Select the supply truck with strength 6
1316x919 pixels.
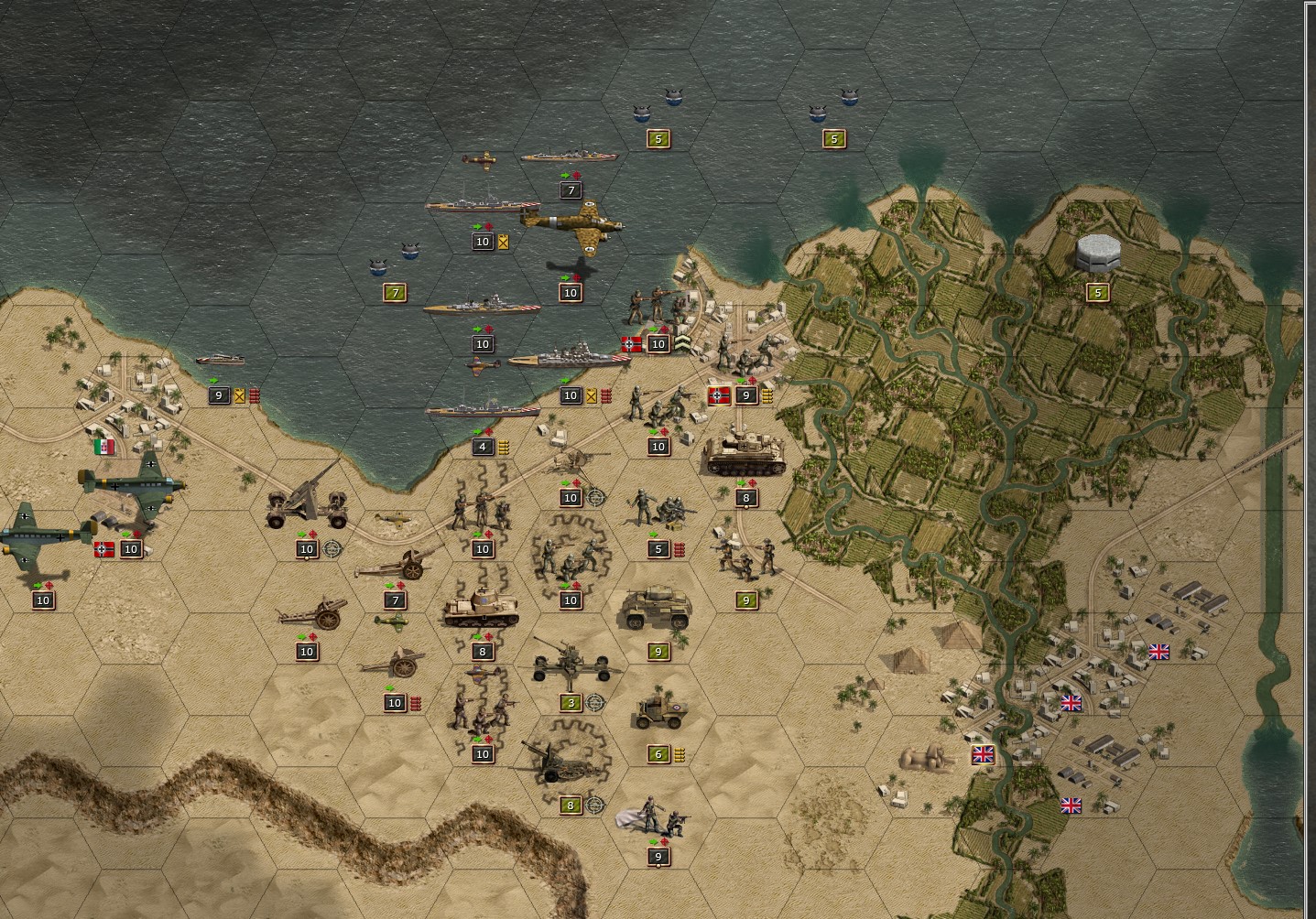tap(659, 716)
